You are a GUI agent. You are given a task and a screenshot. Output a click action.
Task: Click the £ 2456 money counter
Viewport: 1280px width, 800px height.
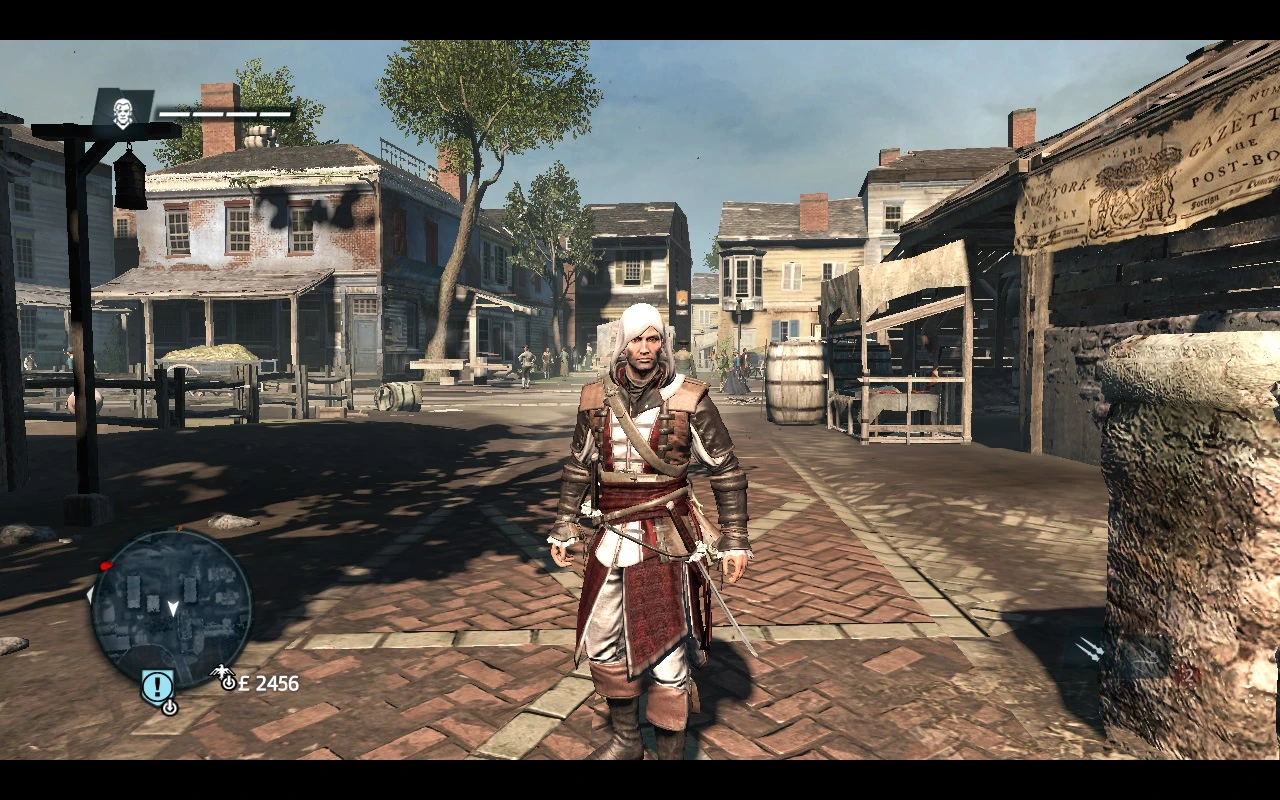(268, 684)
